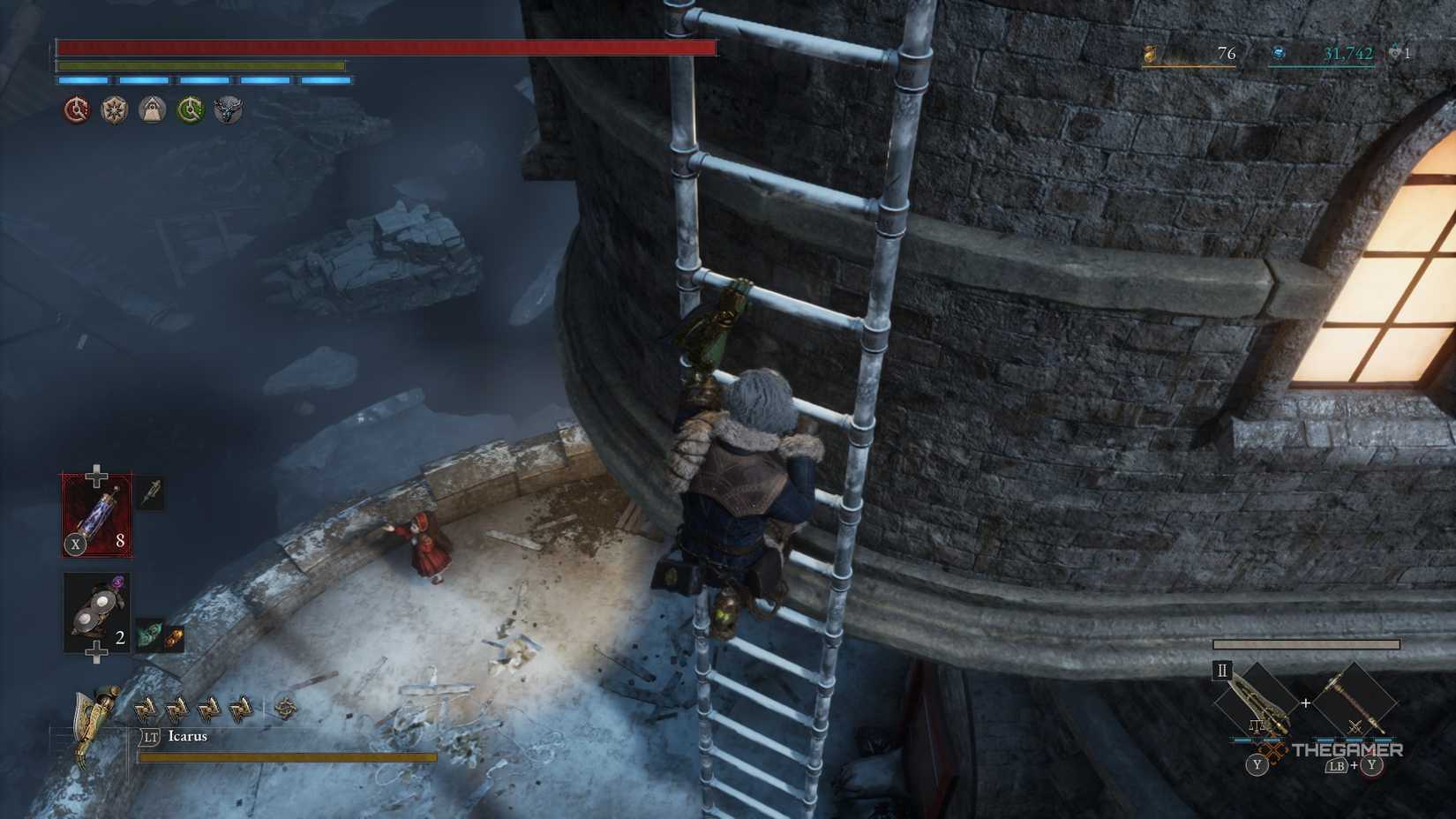The height and width of the screenshot is (819, 1456).
Task: Click the green regeneration status icon
Action: (x=191, y=110)
